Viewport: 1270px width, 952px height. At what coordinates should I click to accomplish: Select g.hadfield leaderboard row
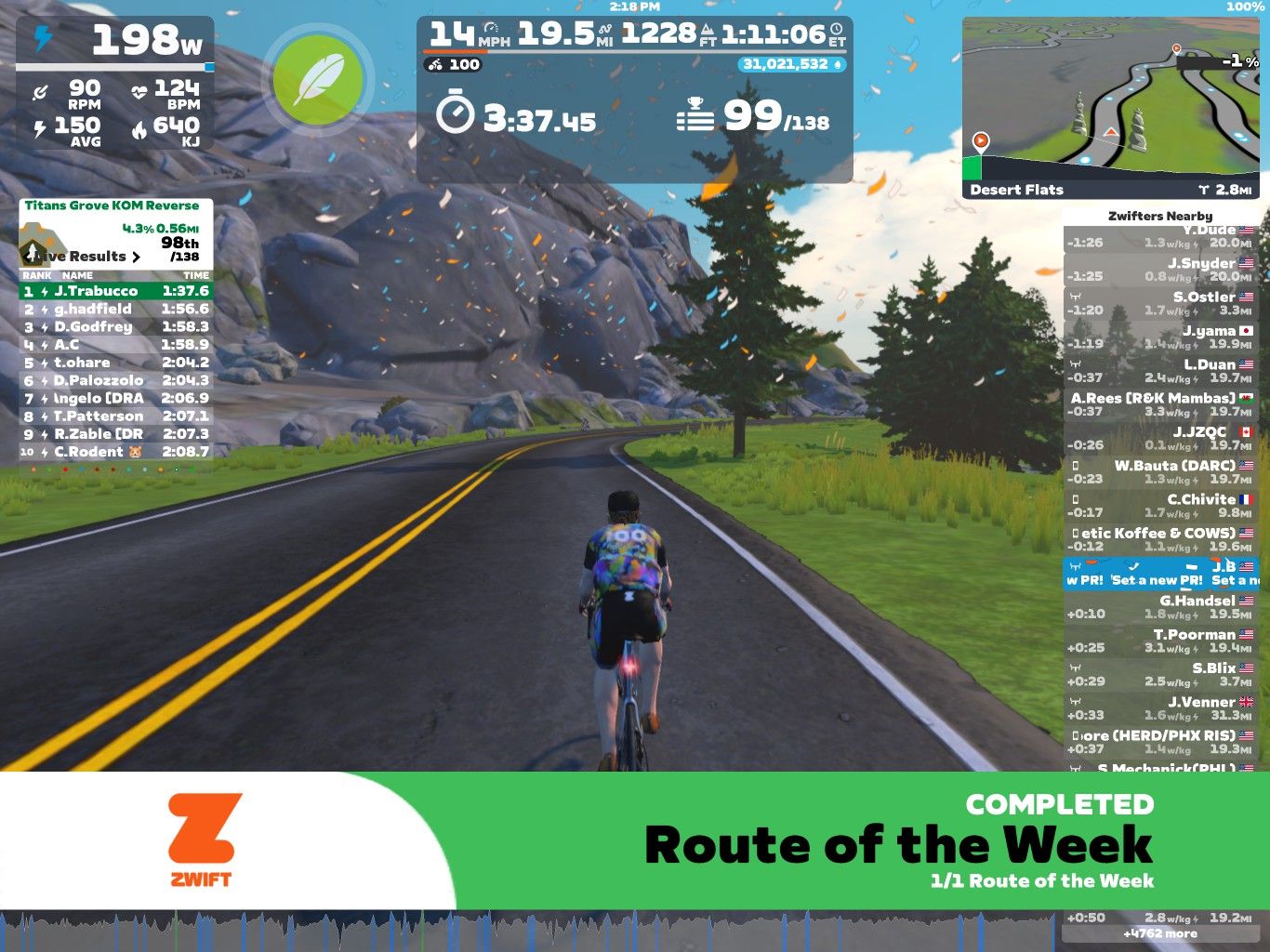[x=116, y=309]
